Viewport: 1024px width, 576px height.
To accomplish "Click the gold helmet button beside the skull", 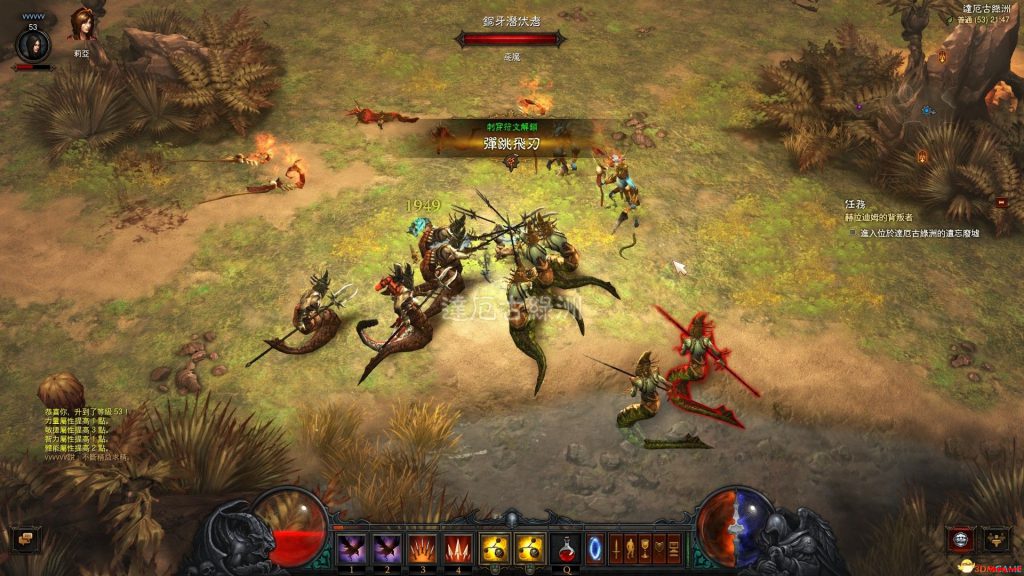I will pos(997,539).
